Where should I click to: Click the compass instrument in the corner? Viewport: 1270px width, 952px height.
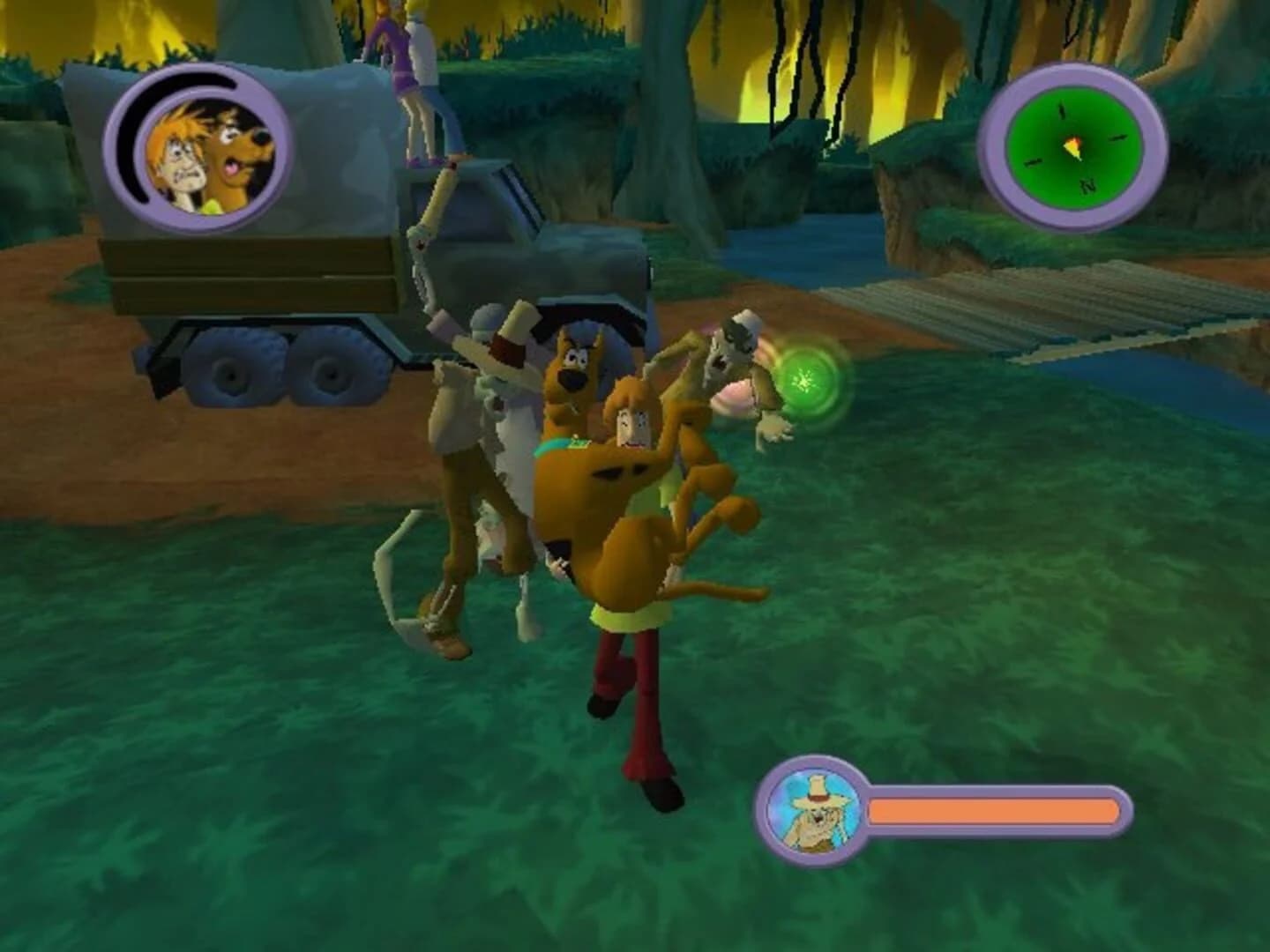point(1072,141)
